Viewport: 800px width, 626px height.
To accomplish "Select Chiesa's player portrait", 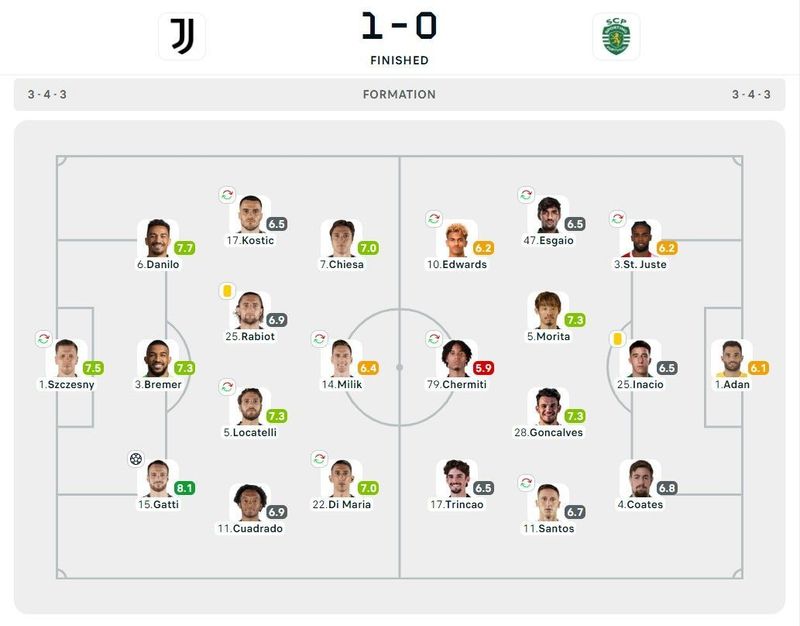I will pyautogui.click(x=340, y=238).
